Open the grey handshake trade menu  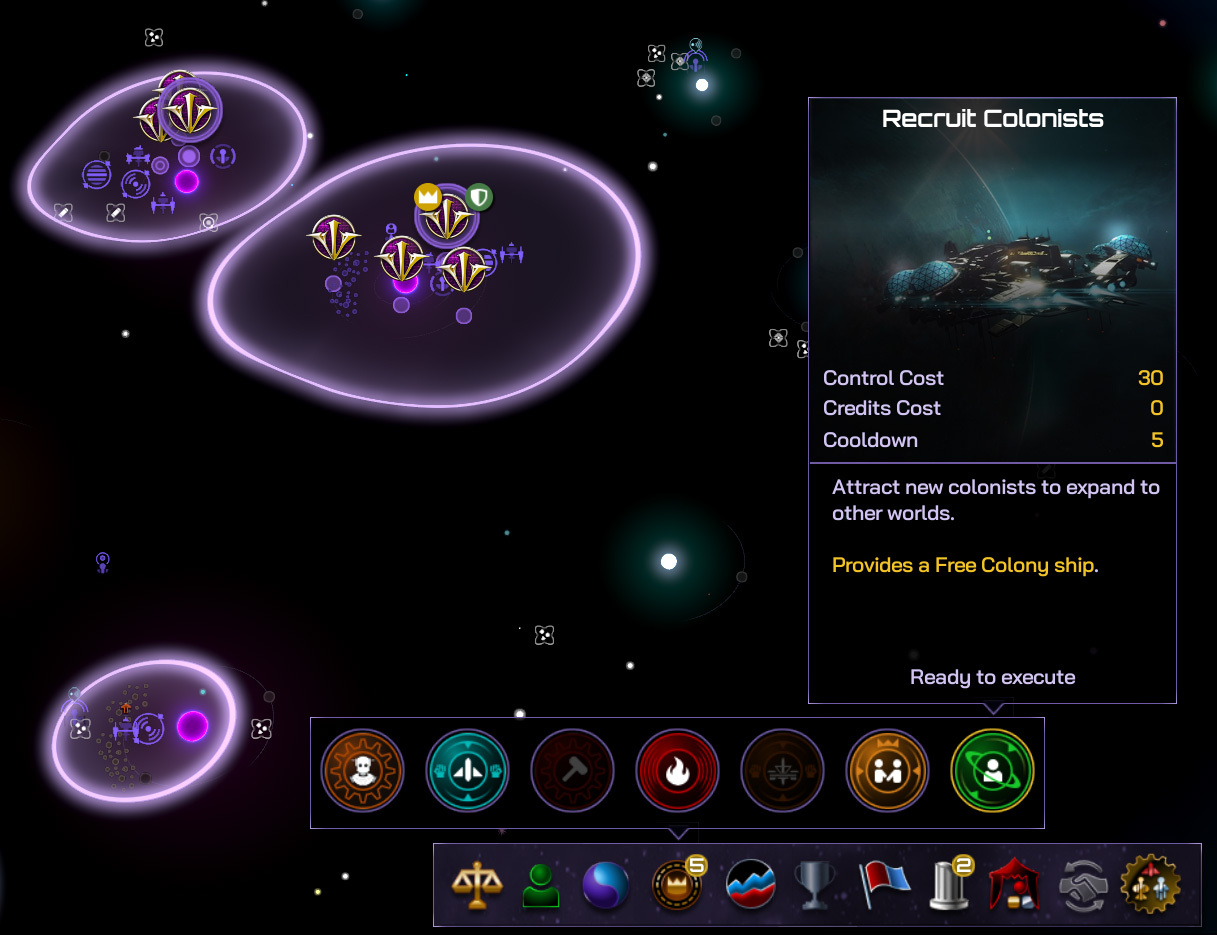1084,885
